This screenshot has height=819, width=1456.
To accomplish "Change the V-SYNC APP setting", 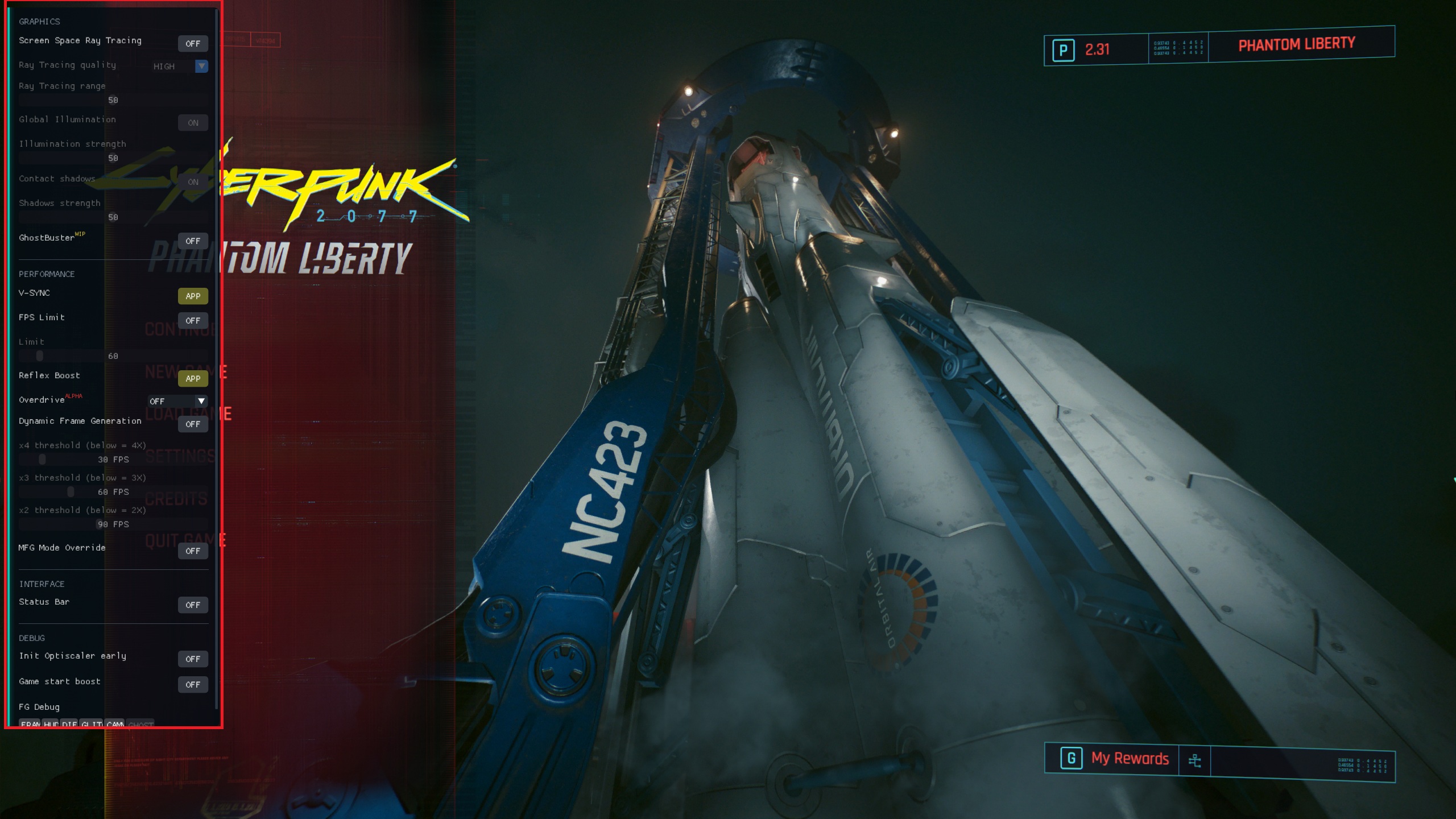I will click(x=193, y=296).
